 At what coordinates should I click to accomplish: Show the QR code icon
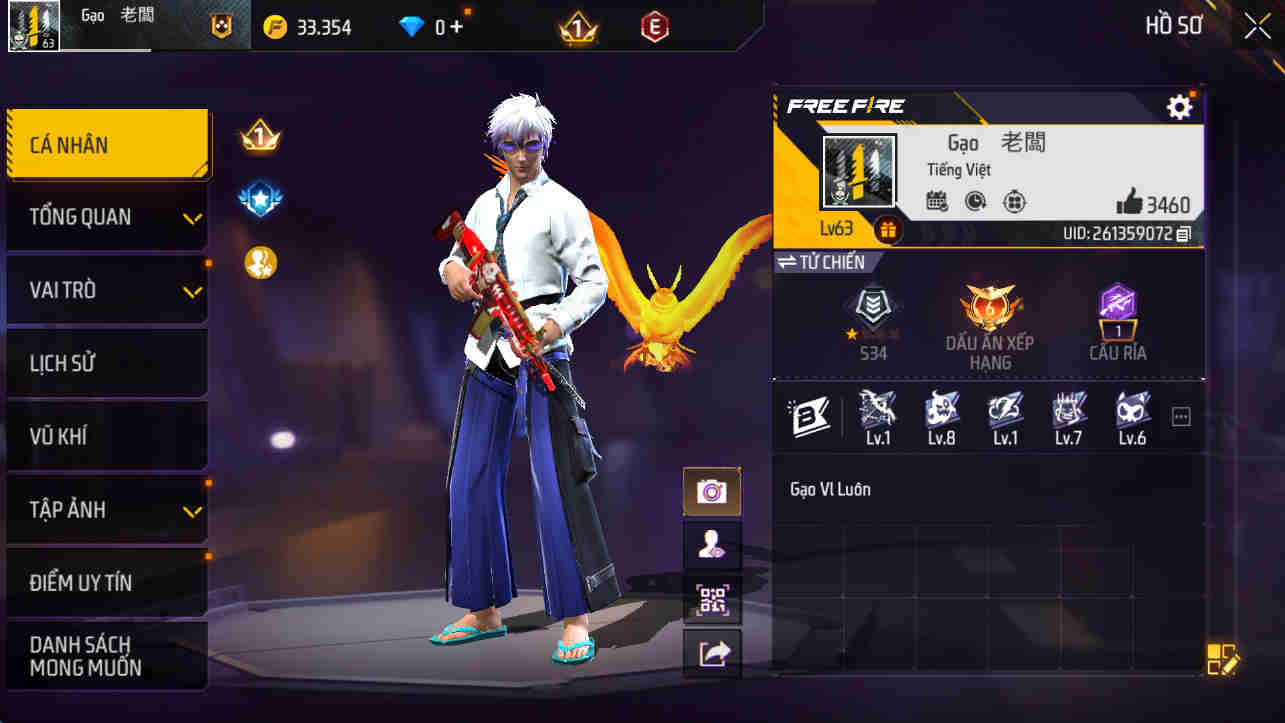tap(712, 598)
